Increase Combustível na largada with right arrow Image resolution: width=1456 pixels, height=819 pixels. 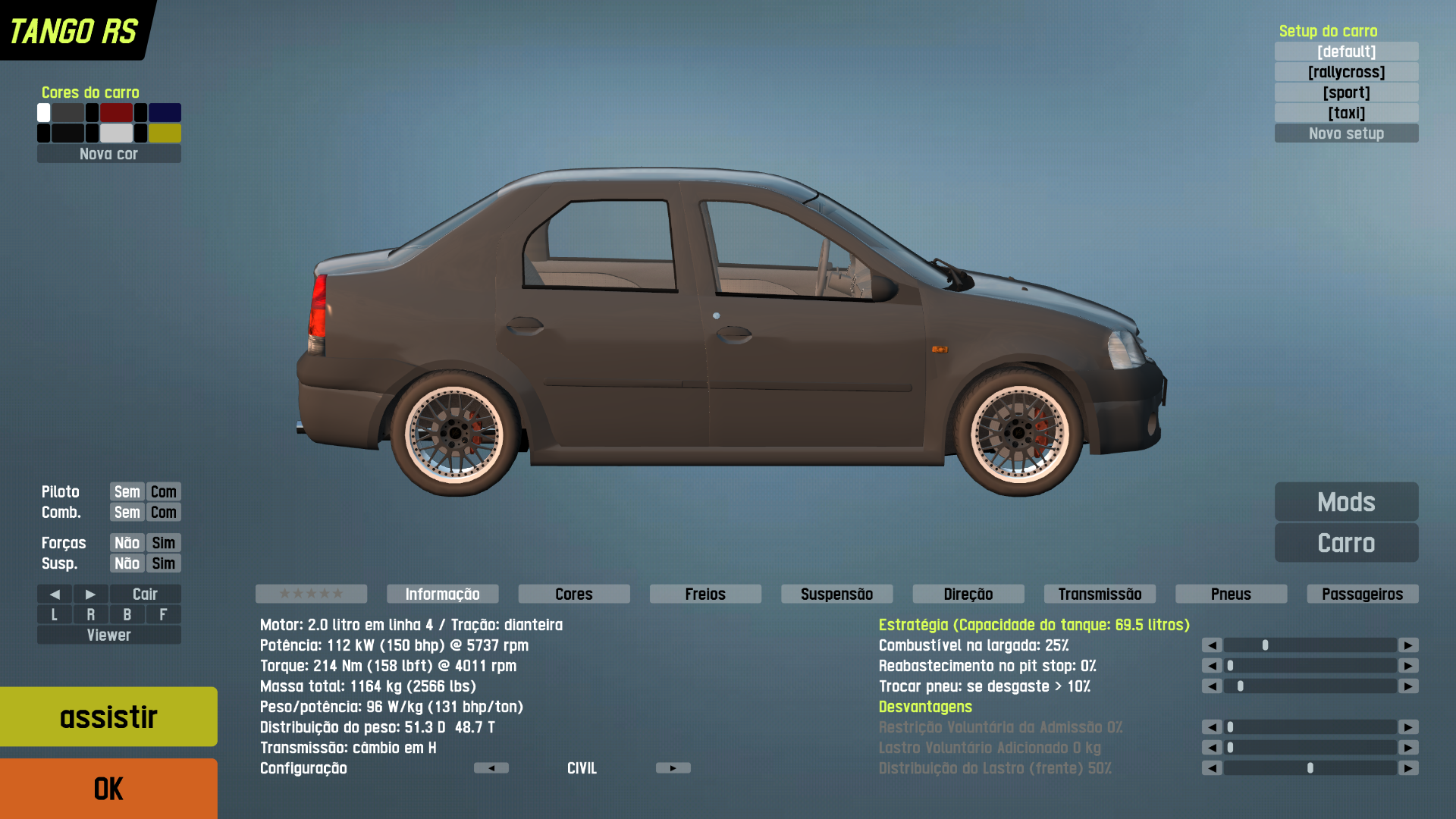(1408, 645)
